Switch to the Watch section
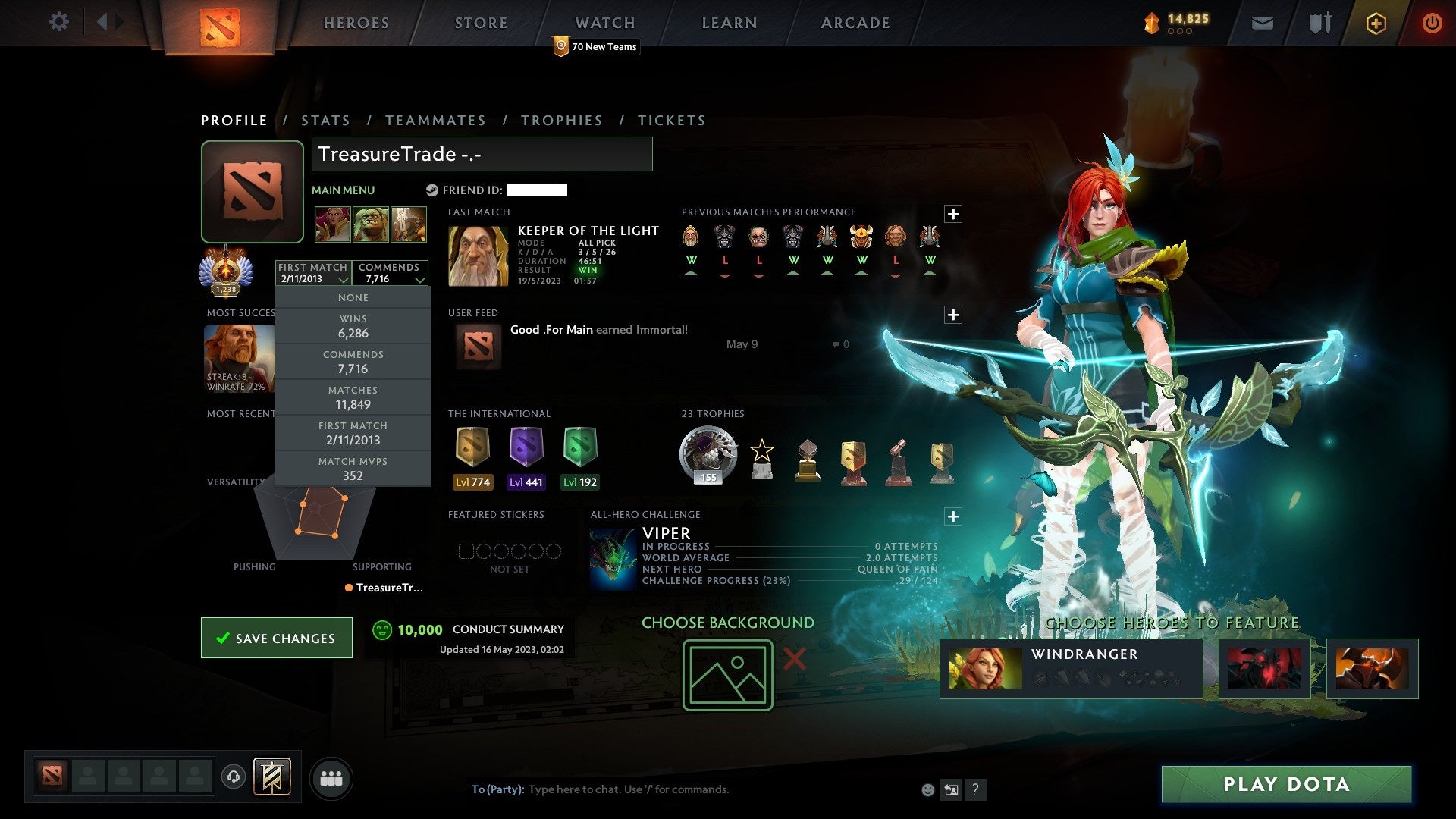The width and height of the screenshot is (1456, 819). pos(605,23)
